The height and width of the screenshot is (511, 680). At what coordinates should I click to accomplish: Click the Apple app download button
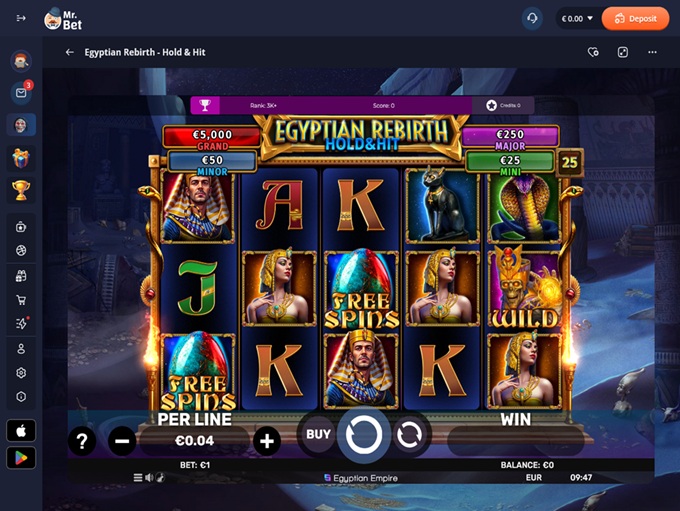(21, 430)
